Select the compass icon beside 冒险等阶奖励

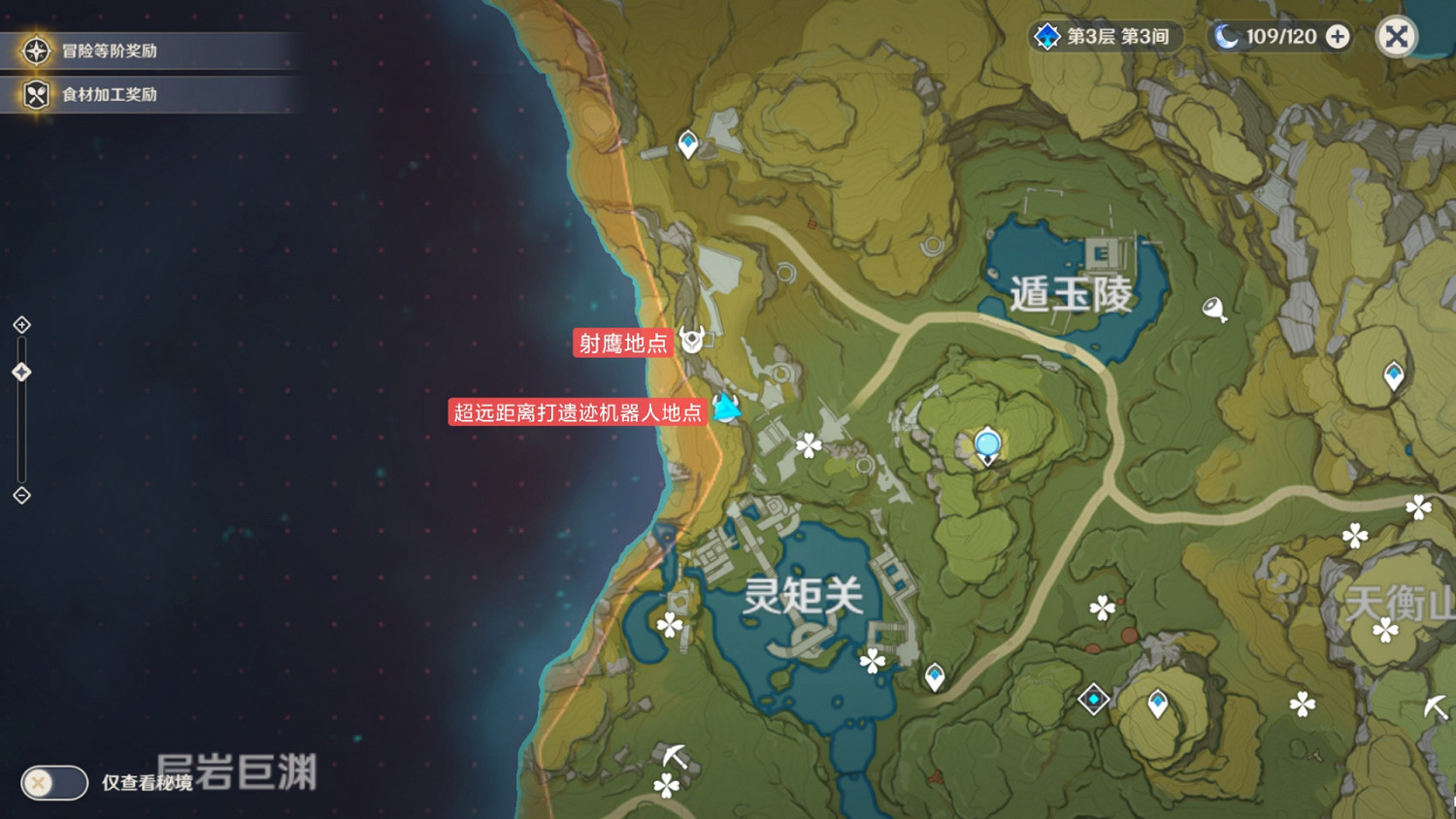click(x=35, y=50)
